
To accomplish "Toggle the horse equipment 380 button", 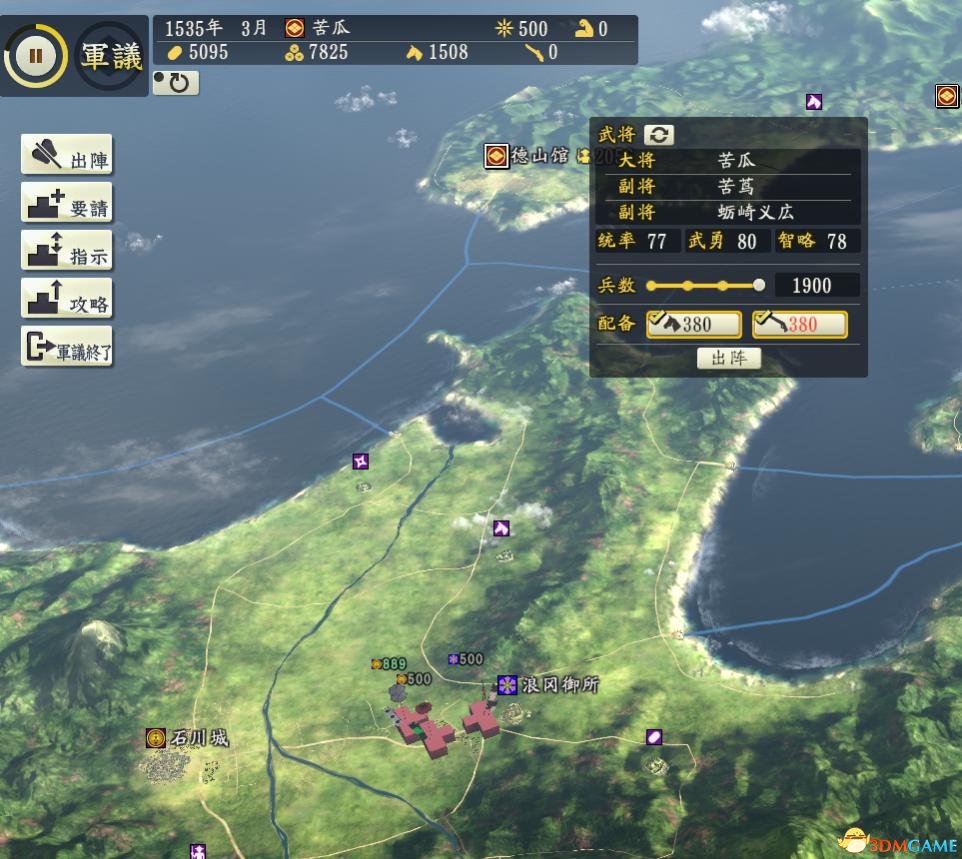I will (x=694, y=324).
